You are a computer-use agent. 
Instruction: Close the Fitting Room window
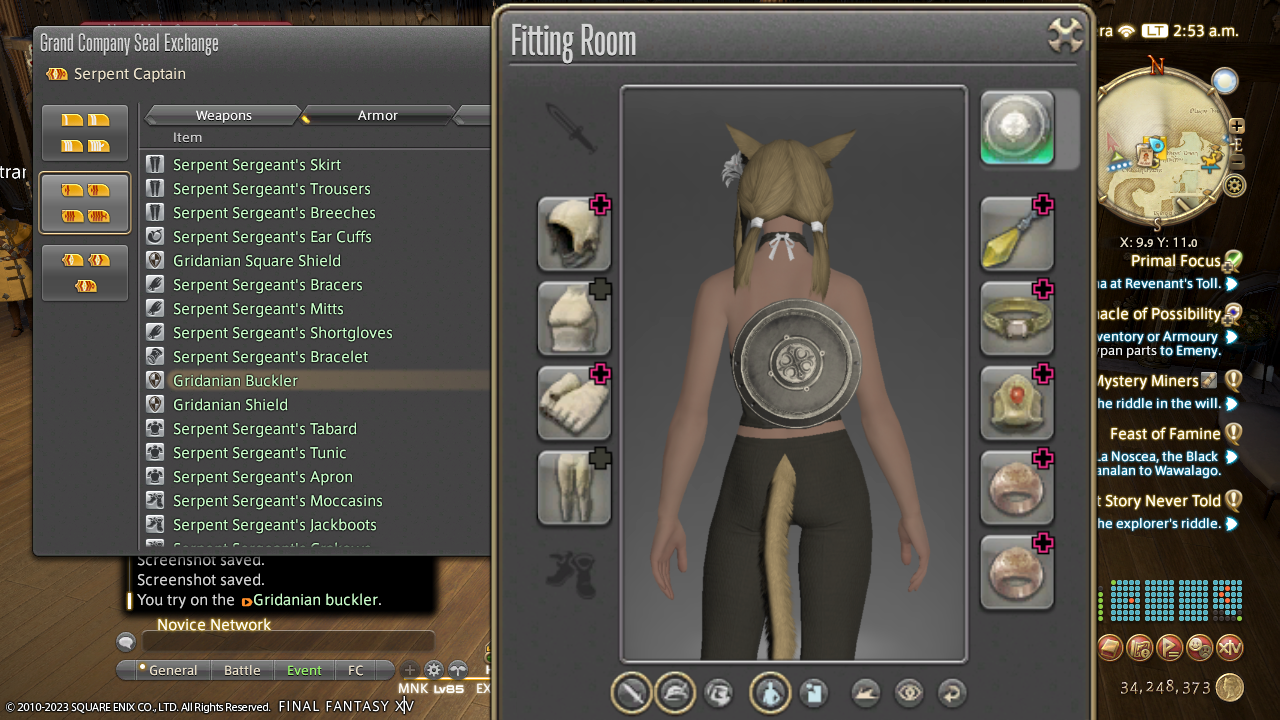(x=1066, y=35)
